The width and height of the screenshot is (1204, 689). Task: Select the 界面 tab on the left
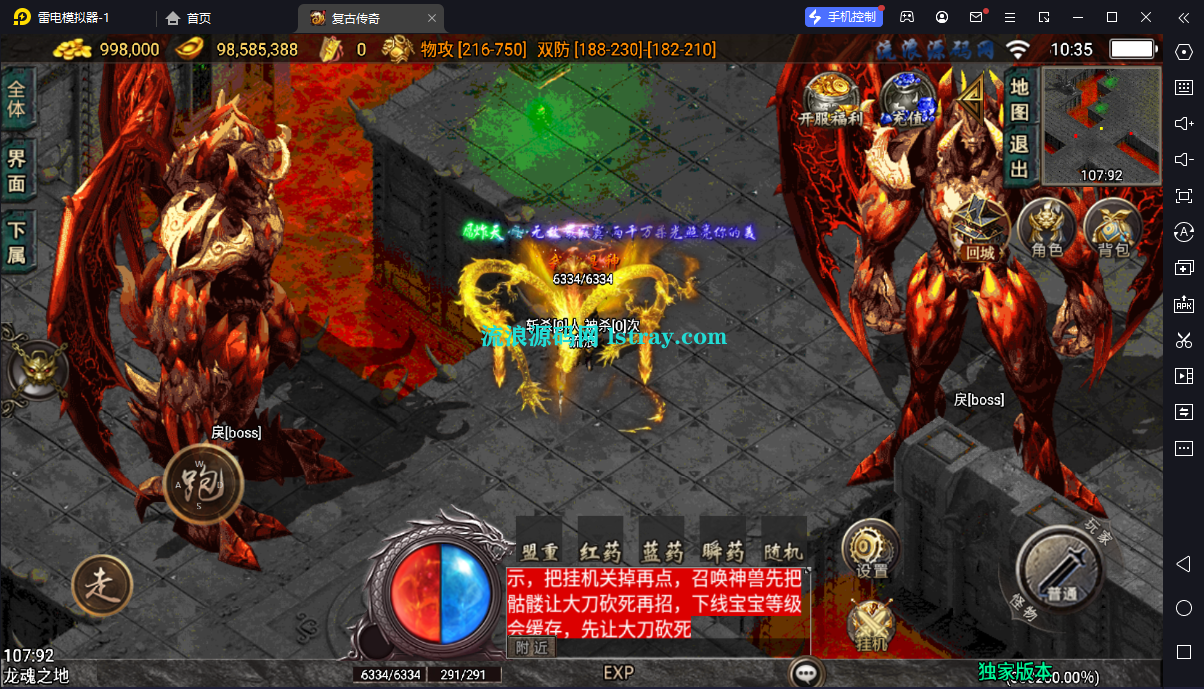(x=17, y=170)
